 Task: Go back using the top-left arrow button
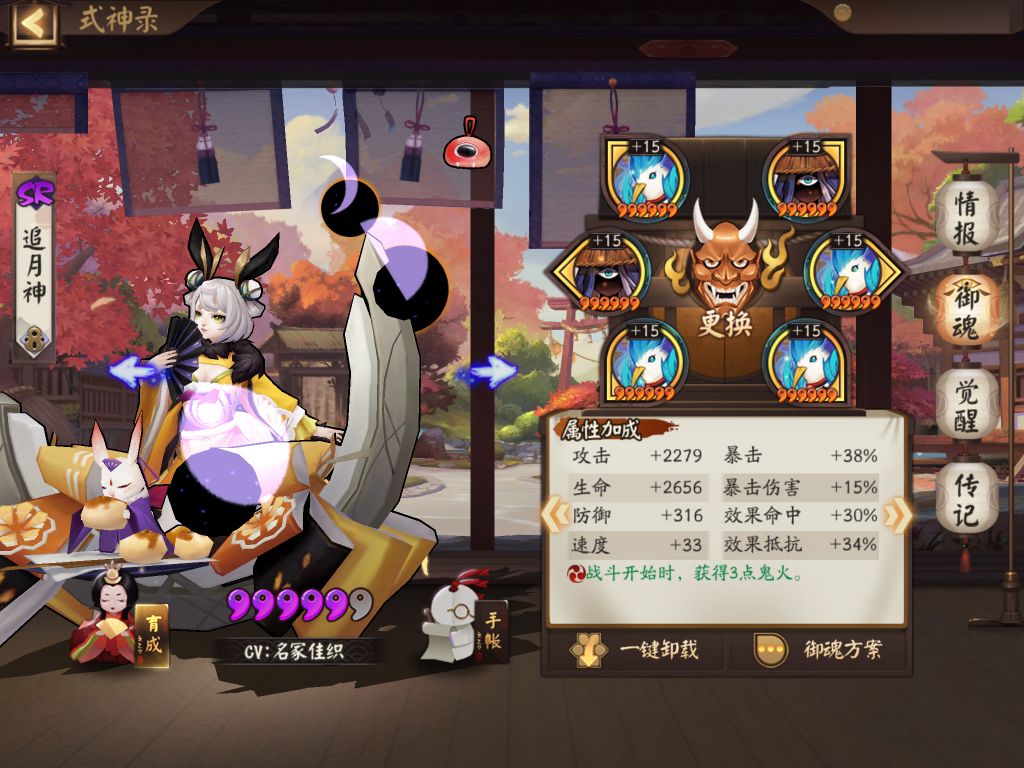pos(33,22)
